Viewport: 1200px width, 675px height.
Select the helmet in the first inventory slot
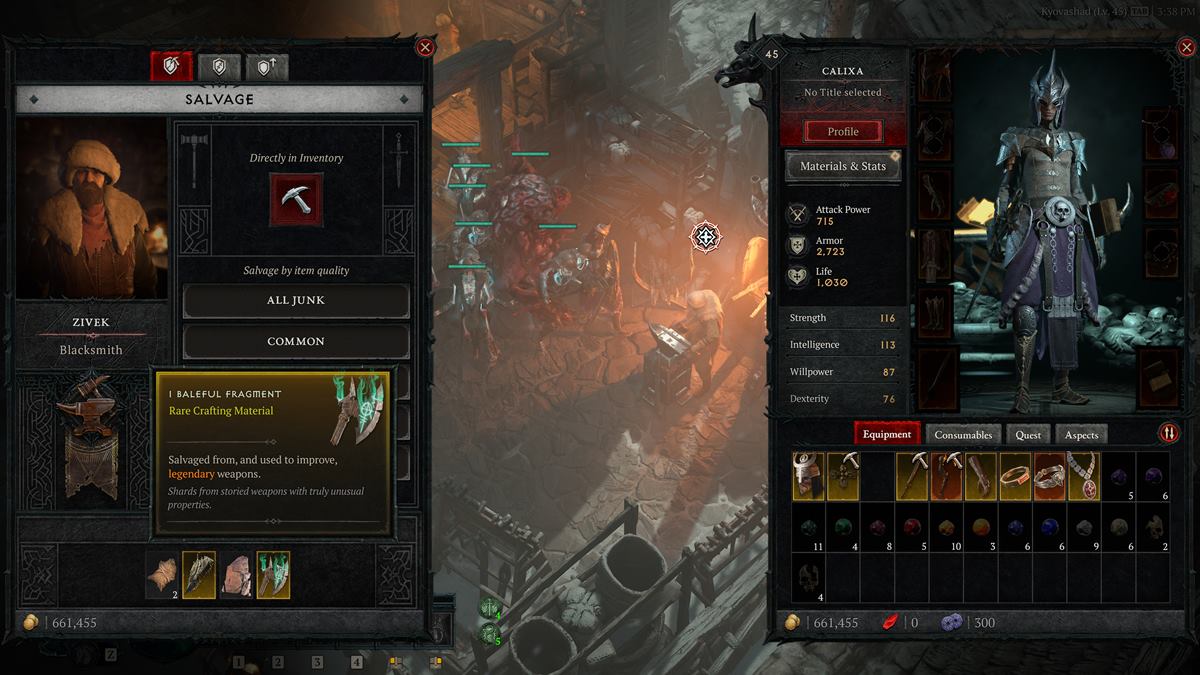[809, 476]
